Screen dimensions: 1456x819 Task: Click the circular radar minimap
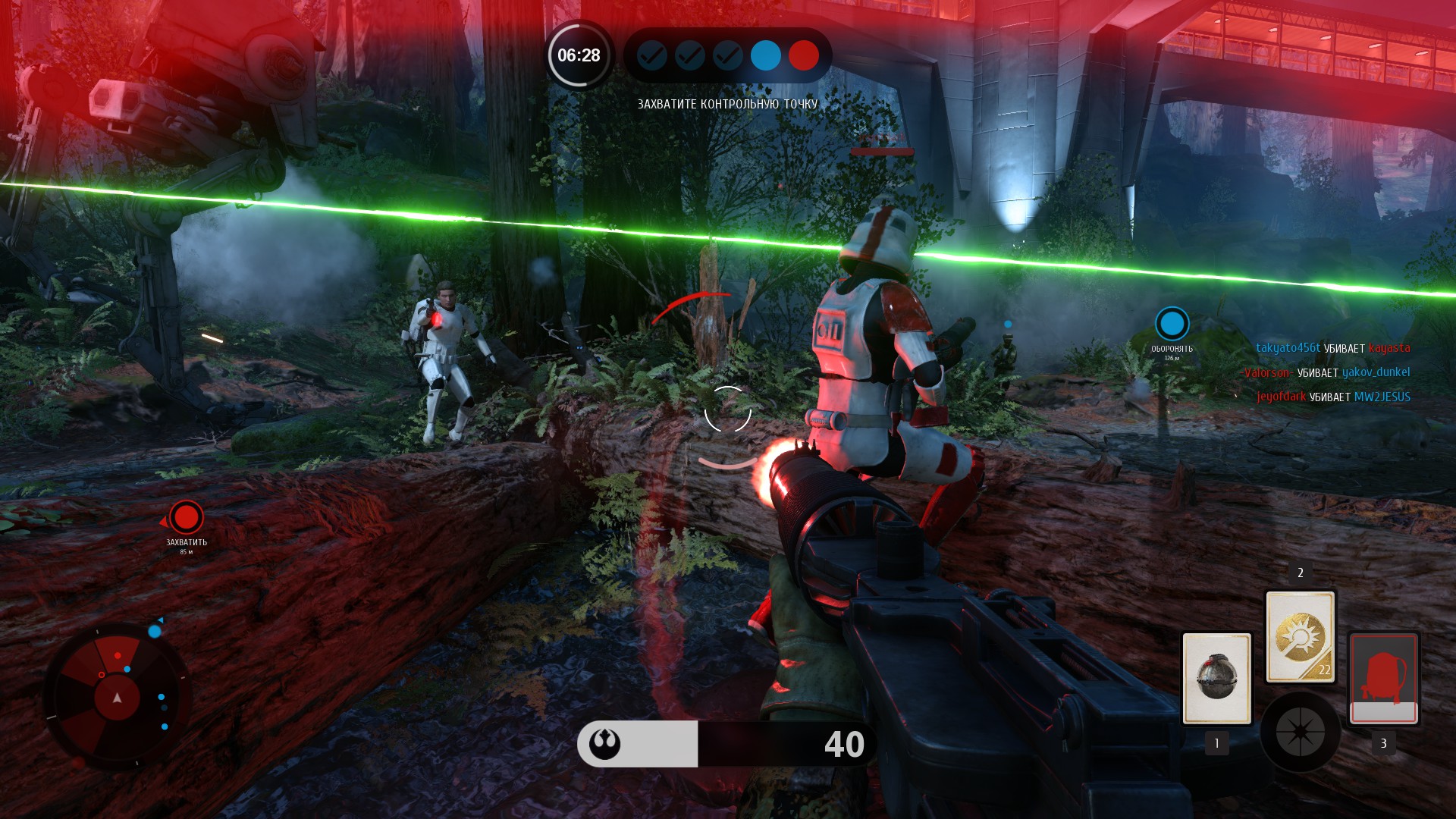coord(117,696)
